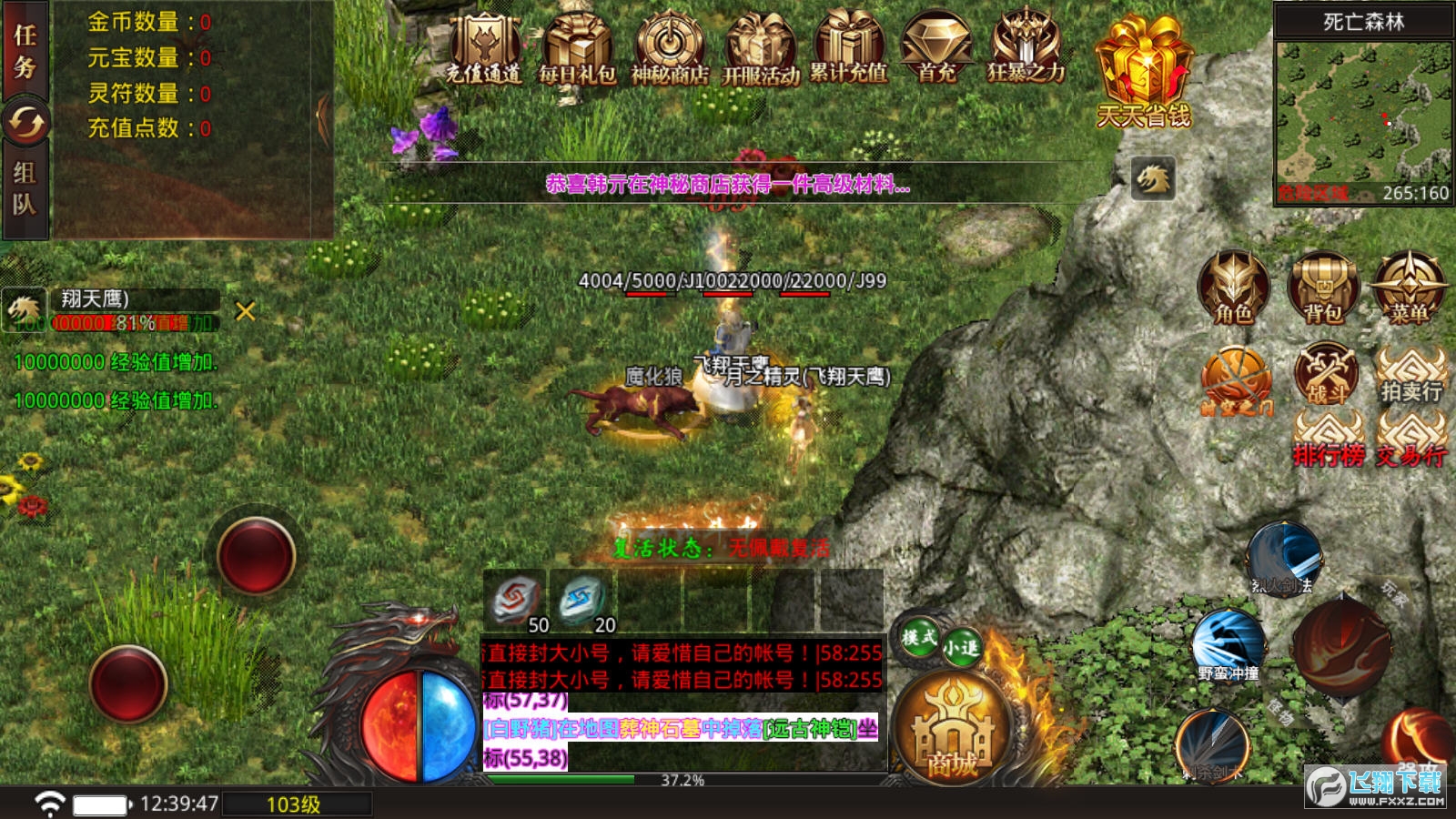
Task: Open the 商城 shop button
Action: (x=953, y=730)
